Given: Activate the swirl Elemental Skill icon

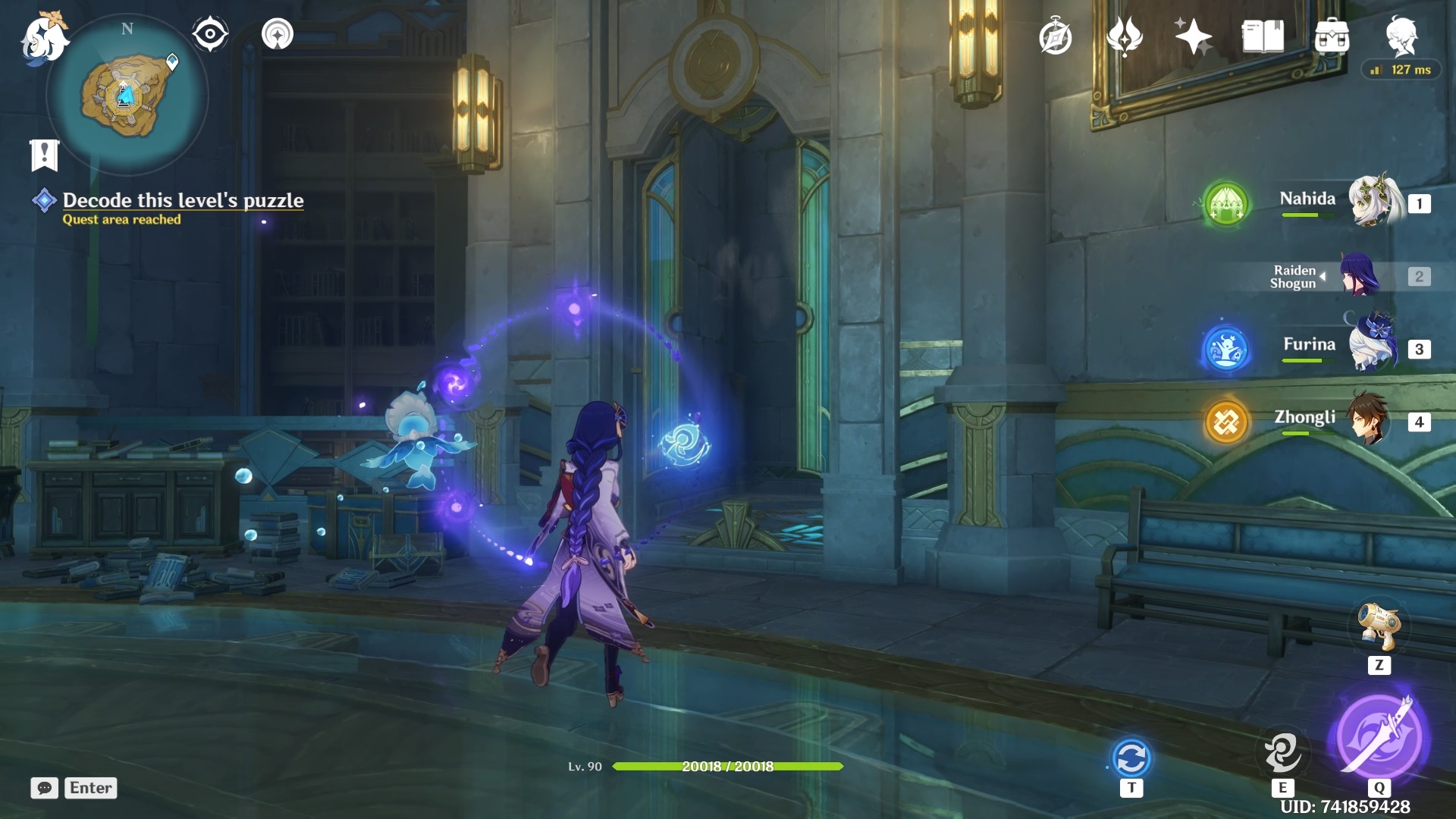Looking at the screenshot, I should click(x=1282, y=752).
